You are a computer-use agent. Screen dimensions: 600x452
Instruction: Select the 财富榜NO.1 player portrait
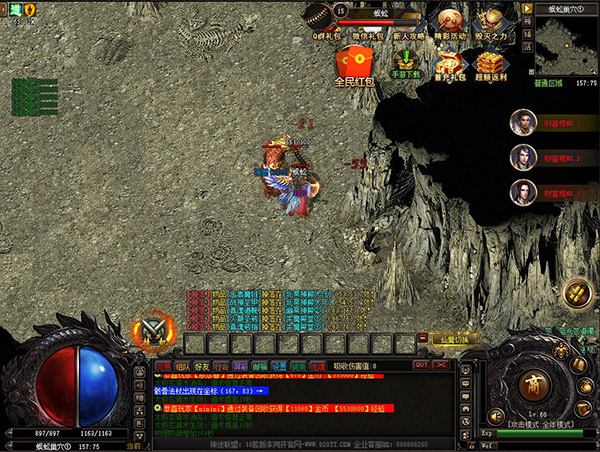pyautogui.click(x=520, y=122)
